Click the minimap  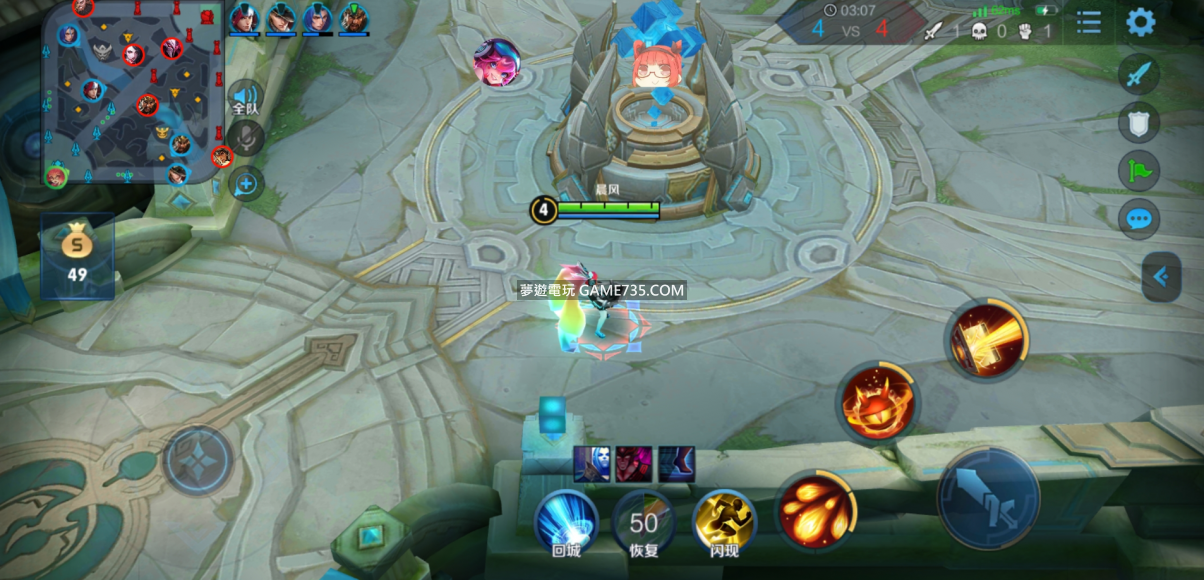click(x=132, y=92)
